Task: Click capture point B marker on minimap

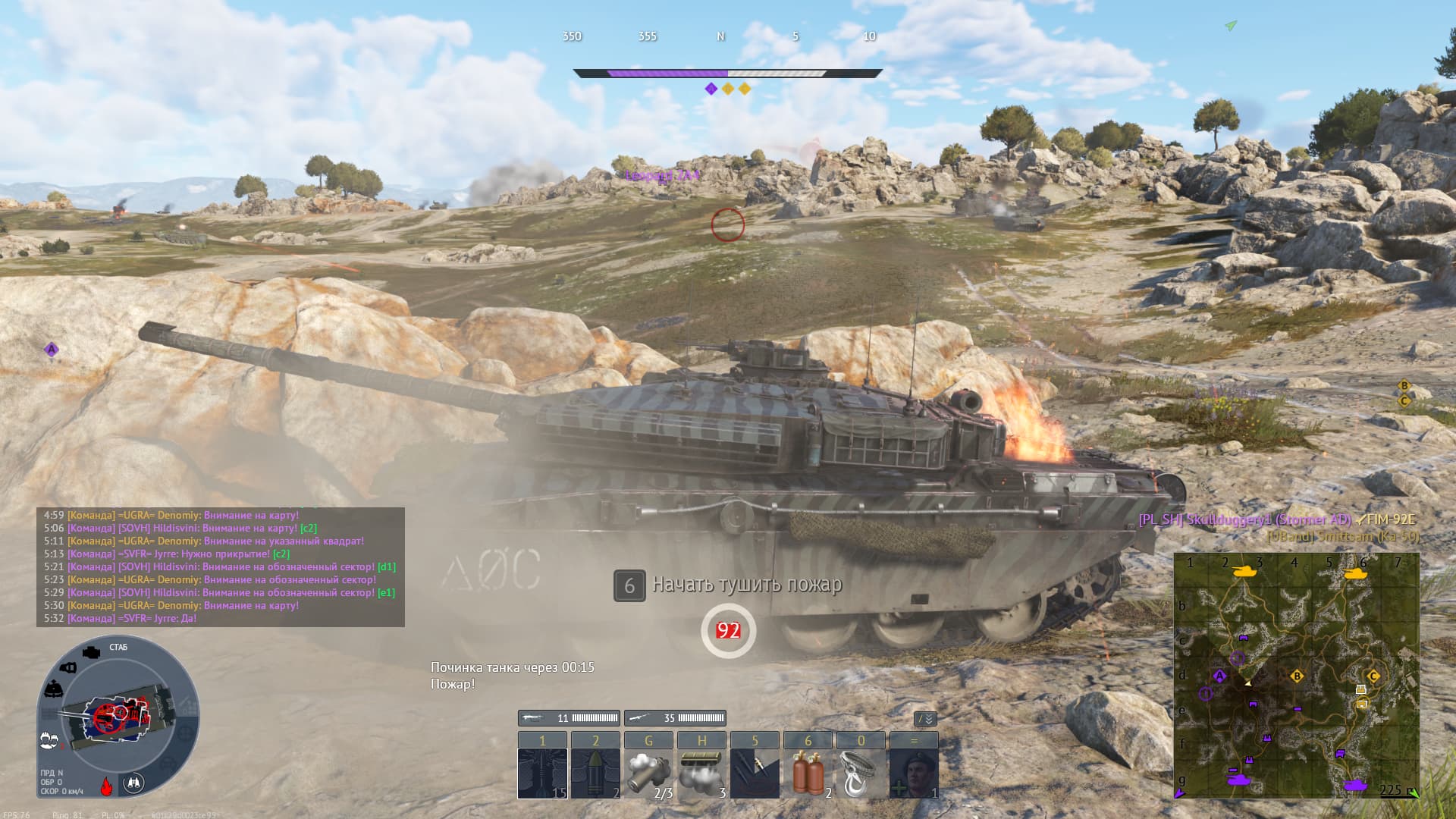Action: pos(1297,676)
